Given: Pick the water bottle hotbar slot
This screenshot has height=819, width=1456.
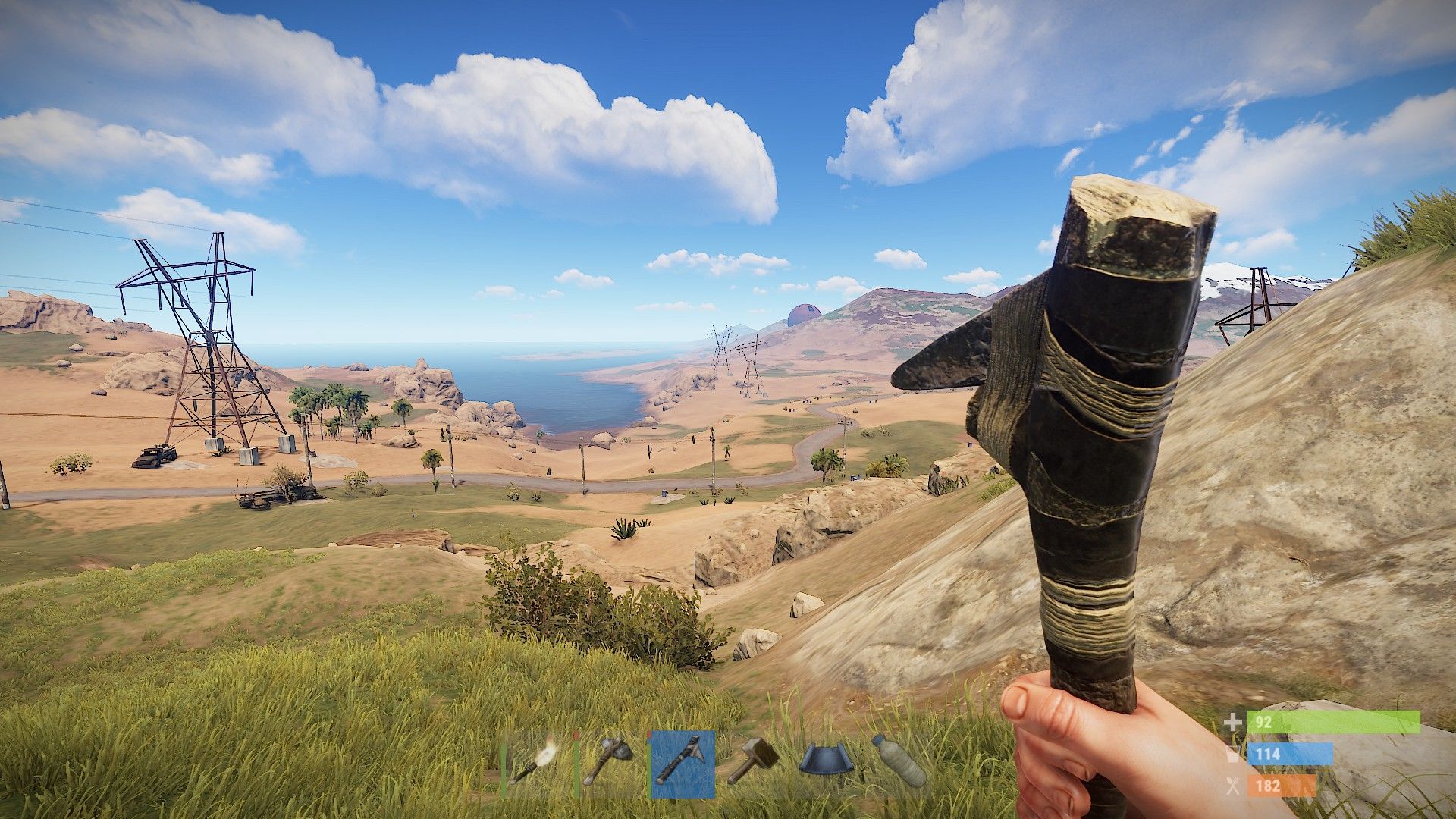Looking at the screenshot, I should point(899,763).
